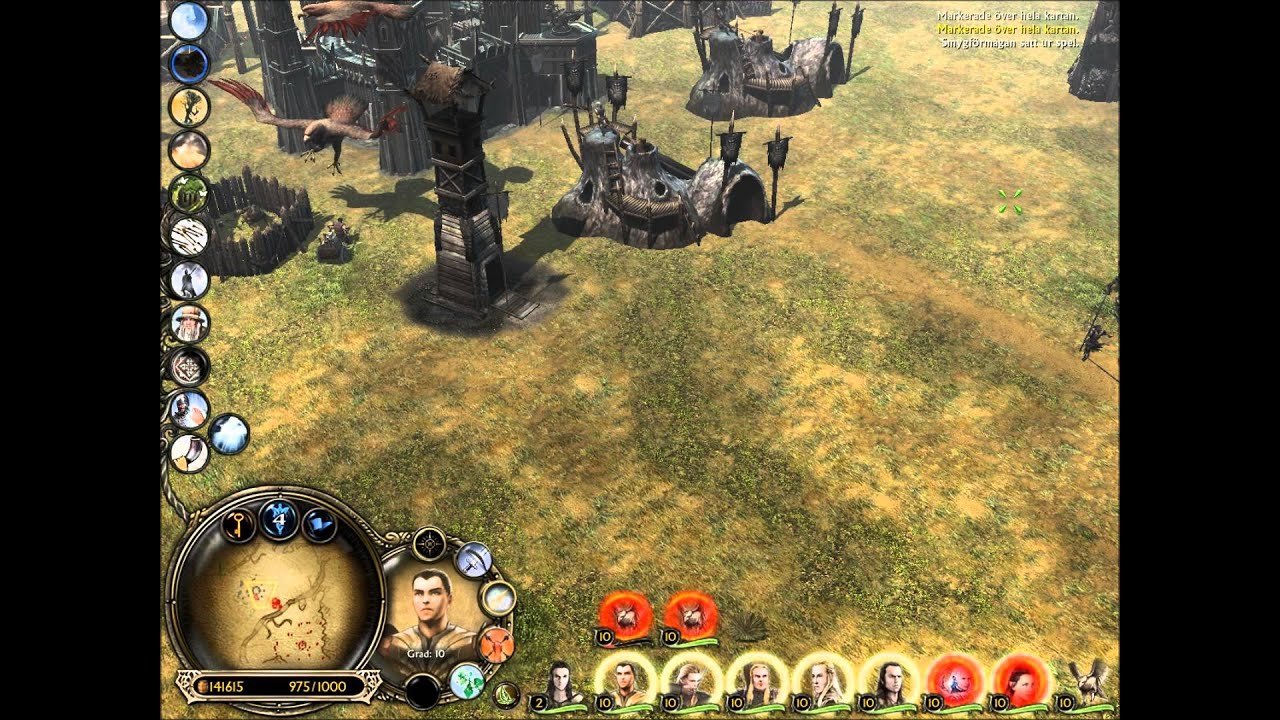Summon the tree silhouette power
The height and width of the screenshot is (720, 1280).
pos(188,107)
